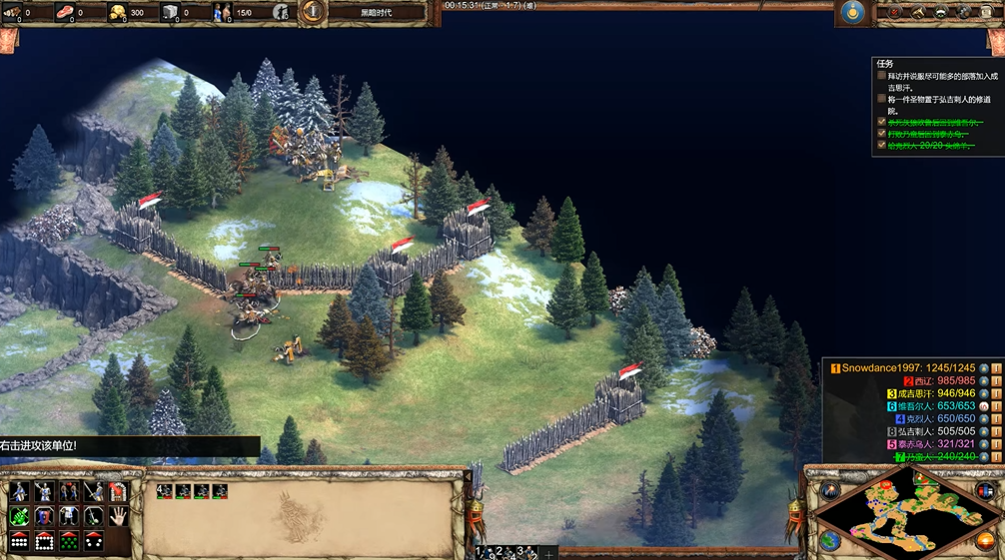Click the blue Mongol civilization emblem
Screen dimensions: 1005x560
coord(852,12)
